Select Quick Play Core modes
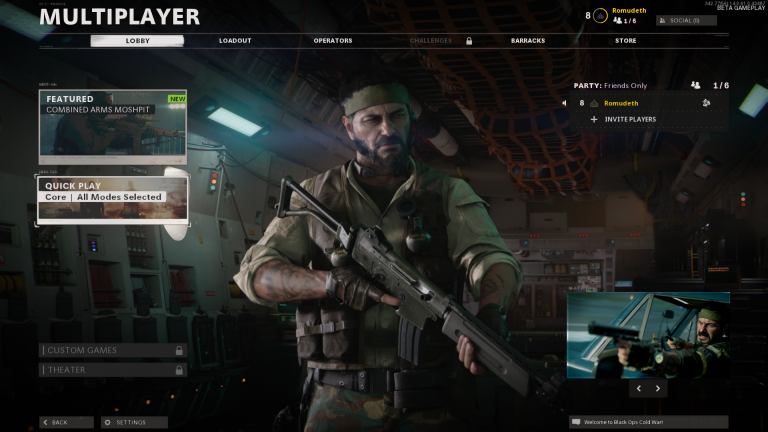 112,199
